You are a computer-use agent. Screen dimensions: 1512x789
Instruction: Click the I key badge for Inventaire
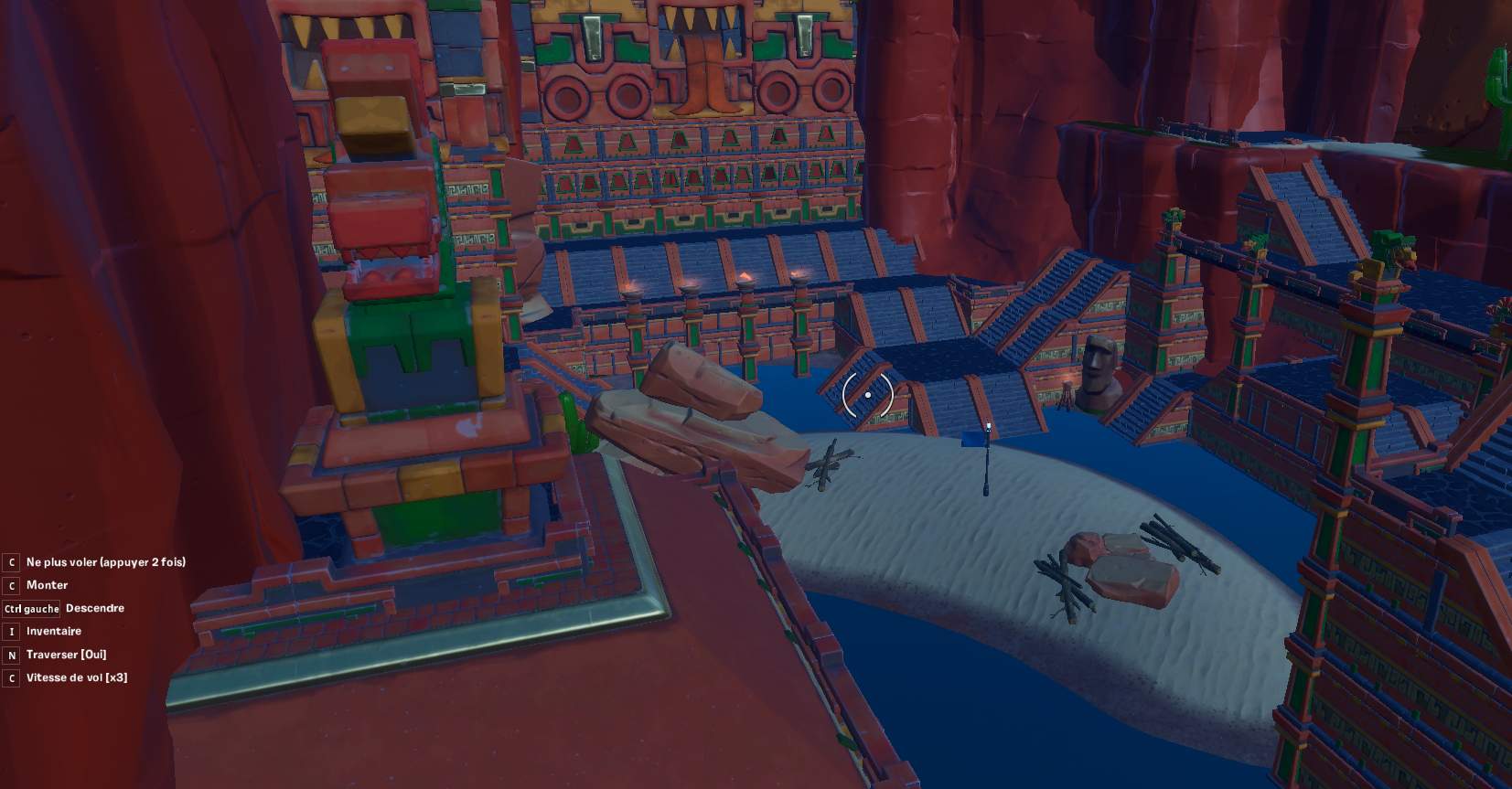coord(11,631)
